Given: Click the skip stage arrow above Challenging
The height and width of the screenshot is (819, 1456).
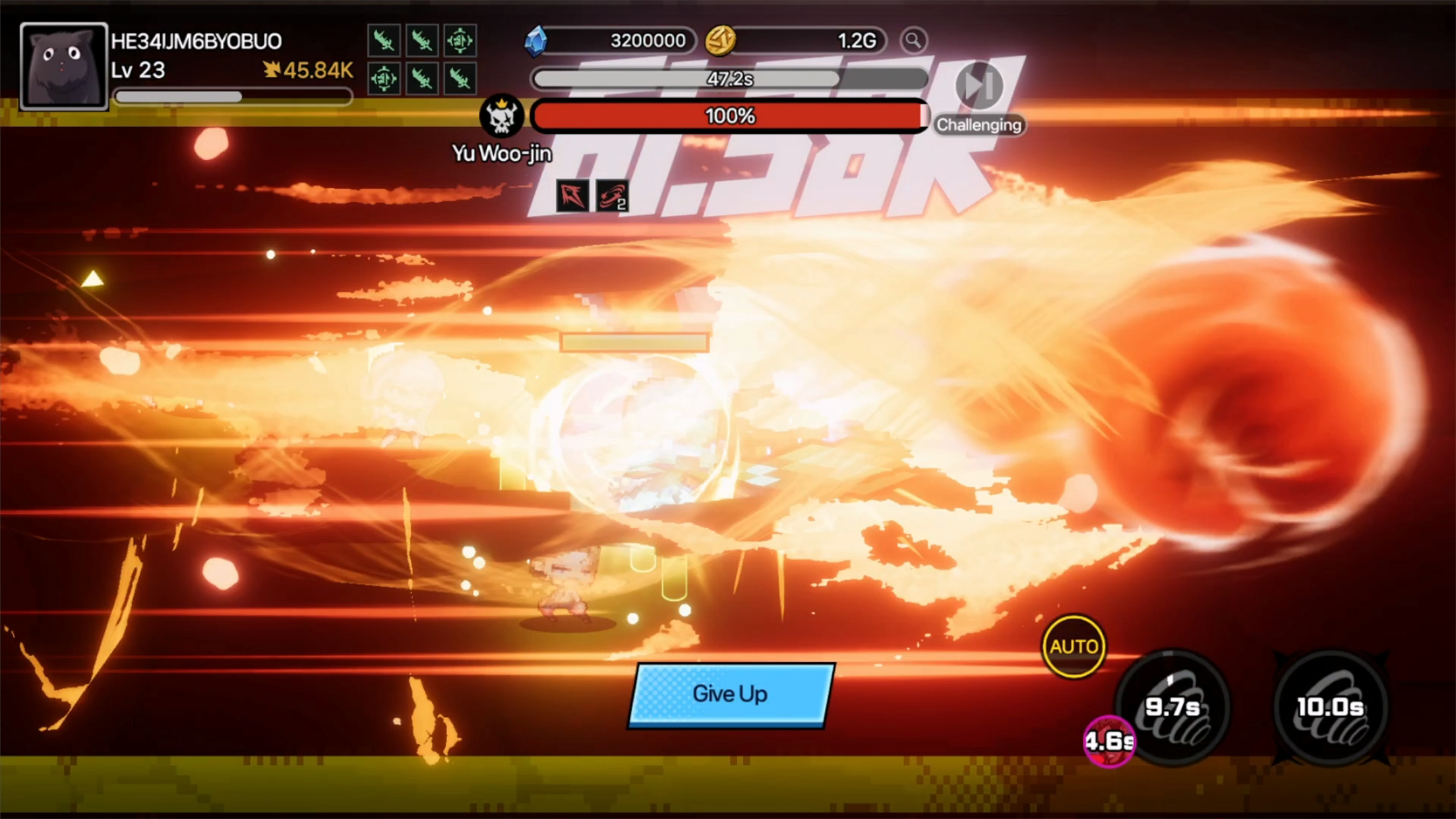Looking at the screenshot, I should 979,86.
